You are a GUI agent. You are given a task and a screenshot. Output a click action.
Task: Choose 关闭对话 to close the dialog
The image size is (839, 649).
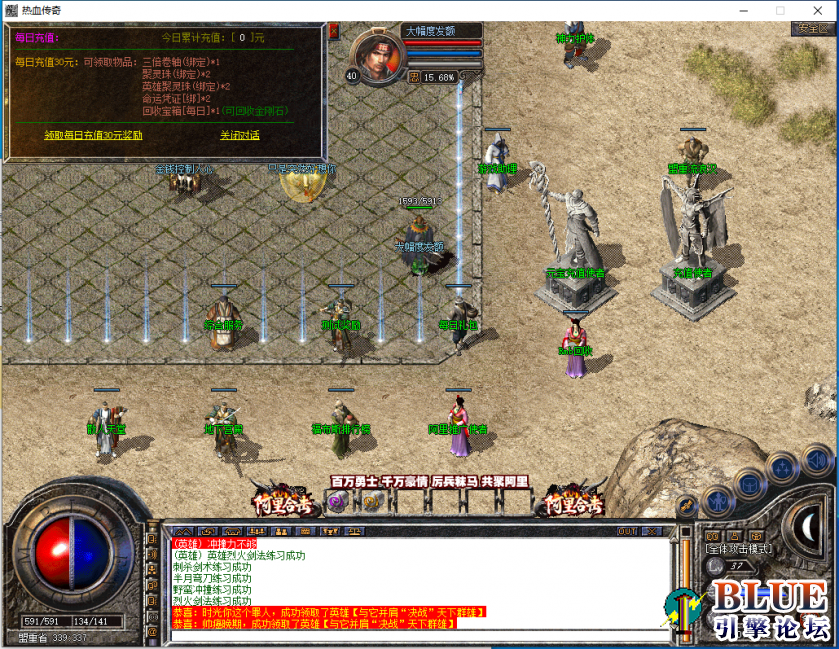click(x=240, y=135)
